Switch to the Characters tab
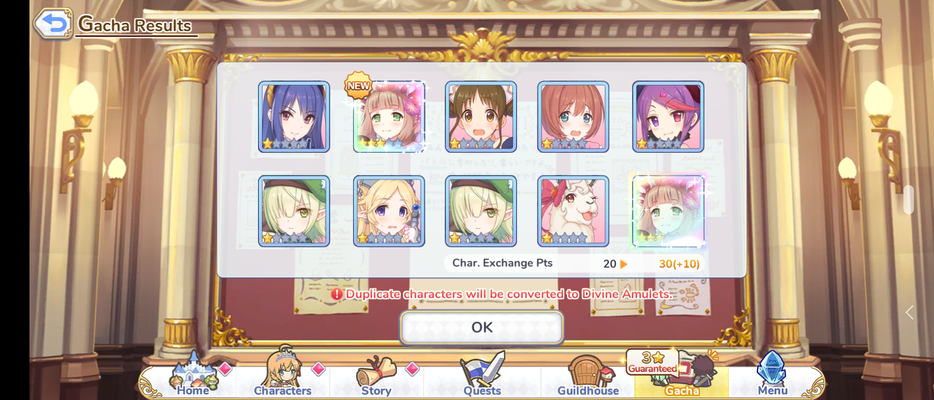 pyautogui.click(x=283, y=376)
